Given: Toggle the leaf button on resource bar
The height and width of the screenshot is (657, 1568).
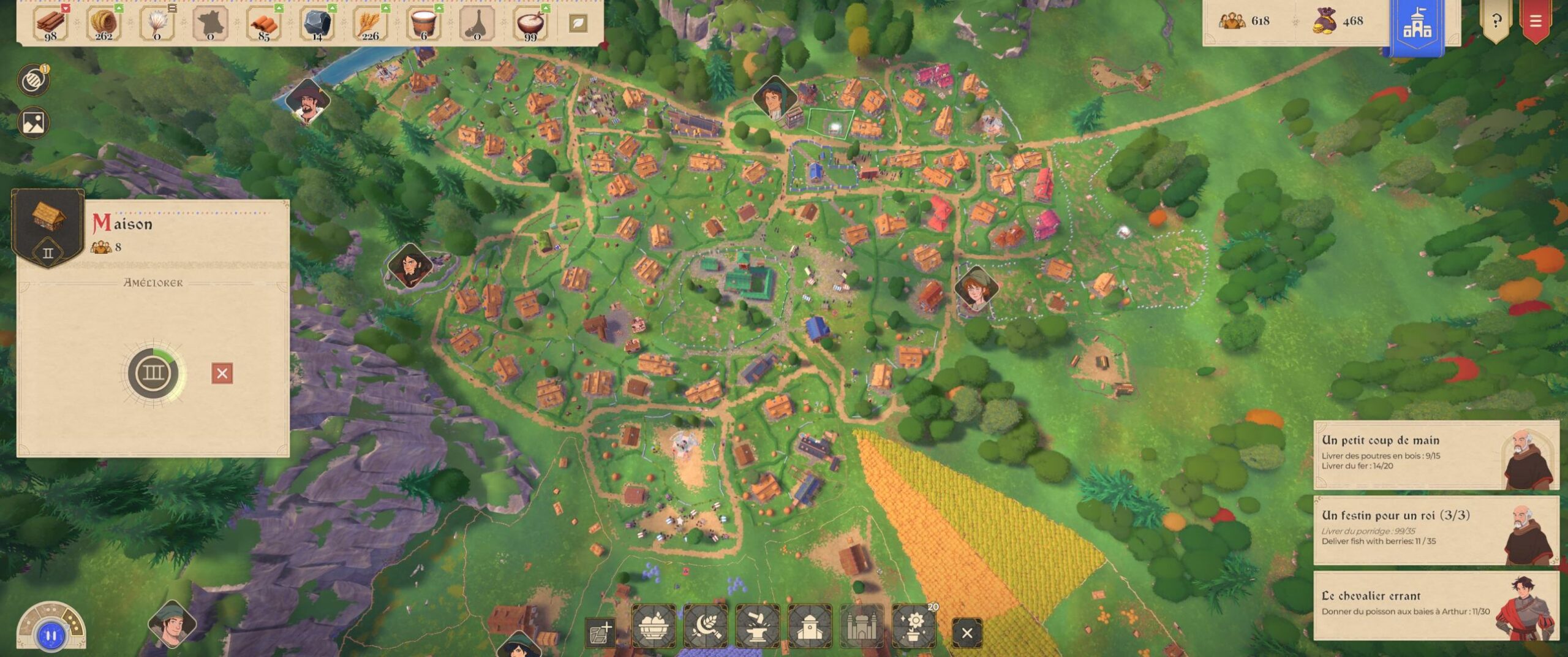Looking at the screenshot, I should pos(578,23).
